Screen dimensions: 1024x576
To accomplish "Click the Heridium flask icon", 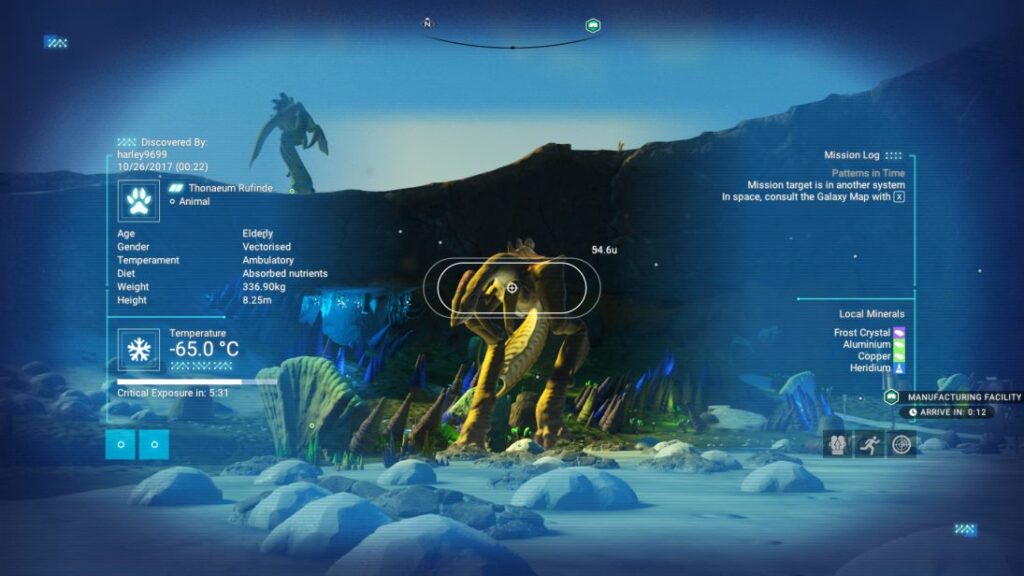I will pyautogui.click(x=899, y=368).
